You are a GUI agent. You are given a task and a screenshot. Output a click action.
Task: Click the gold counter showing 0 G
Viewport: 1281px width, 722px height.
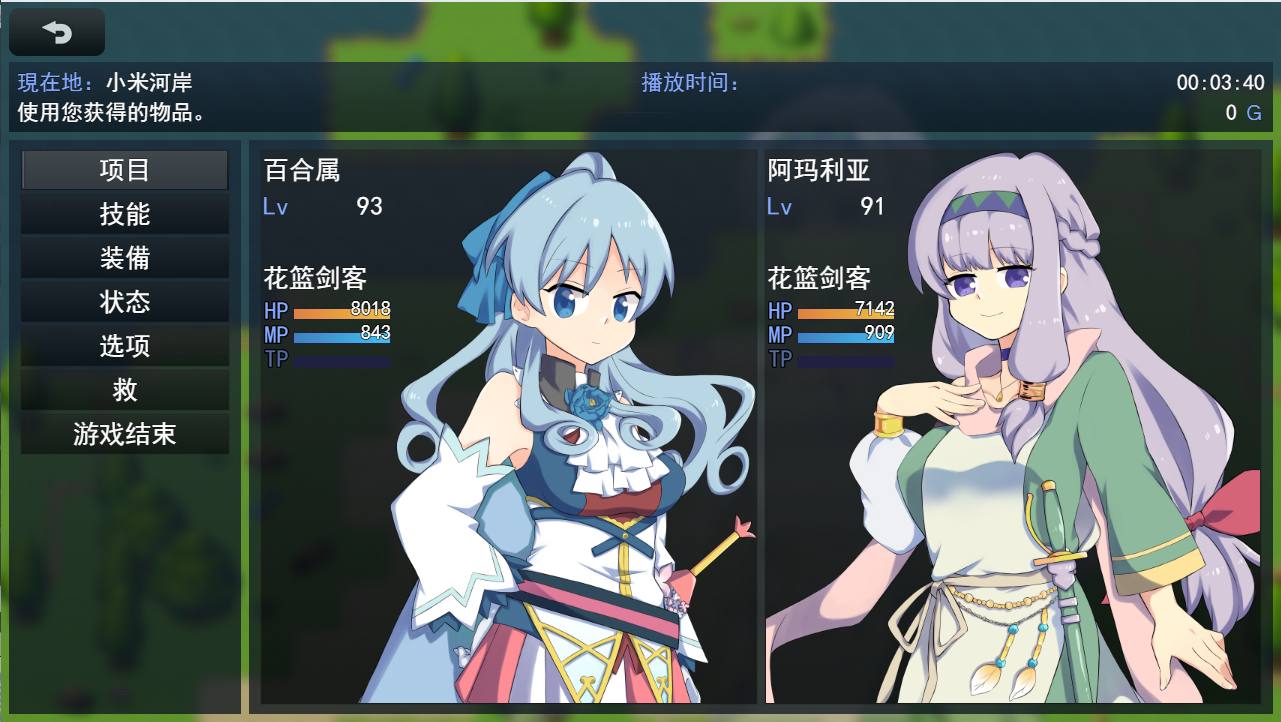pyautogui.click(x=1240, y=113)
